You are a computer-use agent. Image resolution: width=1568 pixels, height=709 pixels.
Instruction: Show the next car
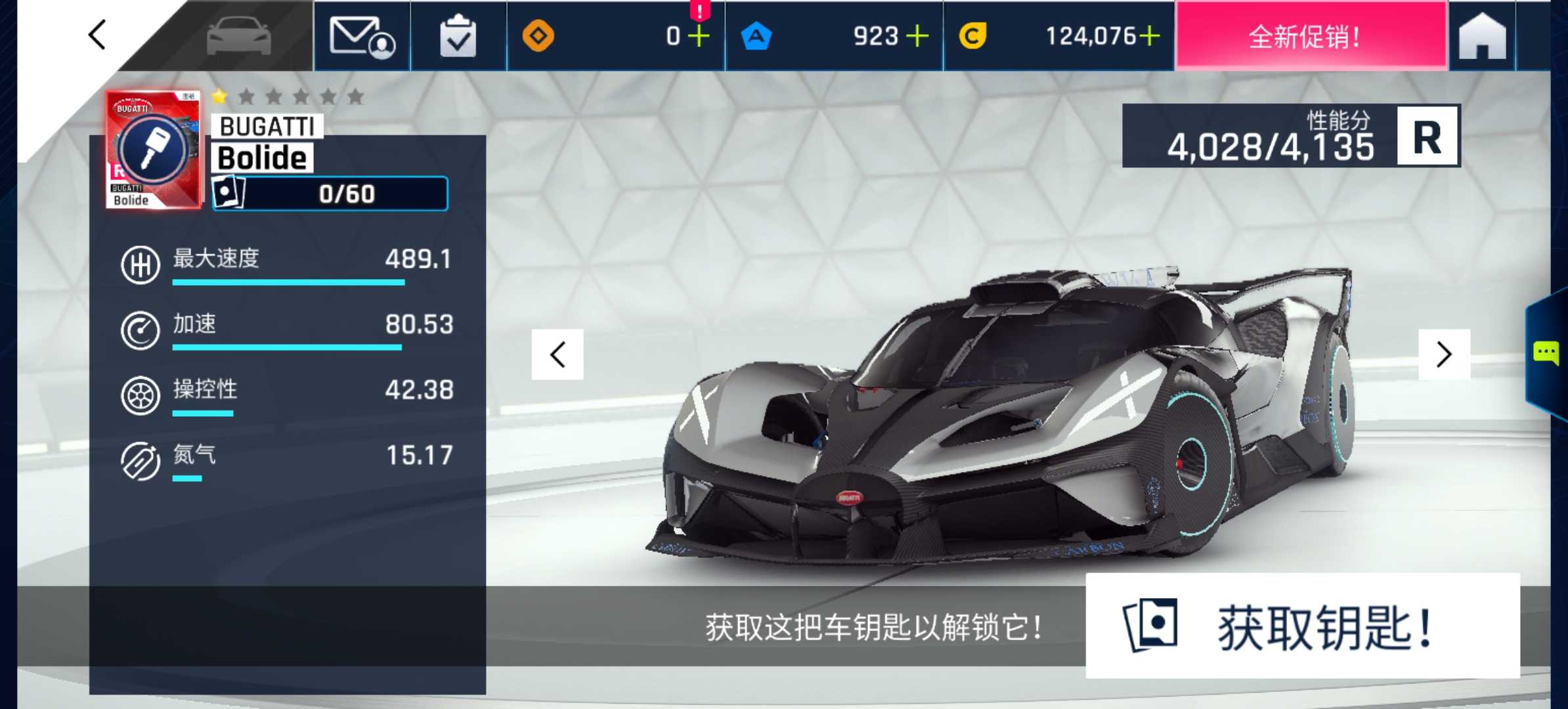tap(1444, 354)
